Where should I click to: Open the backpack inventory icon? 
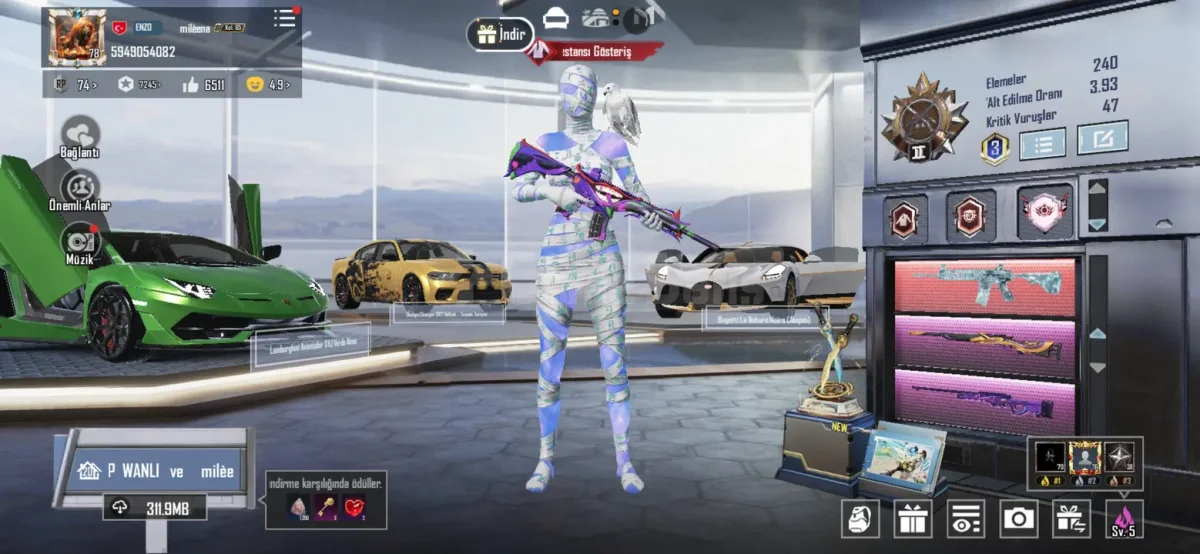click(x=861, y=518)
